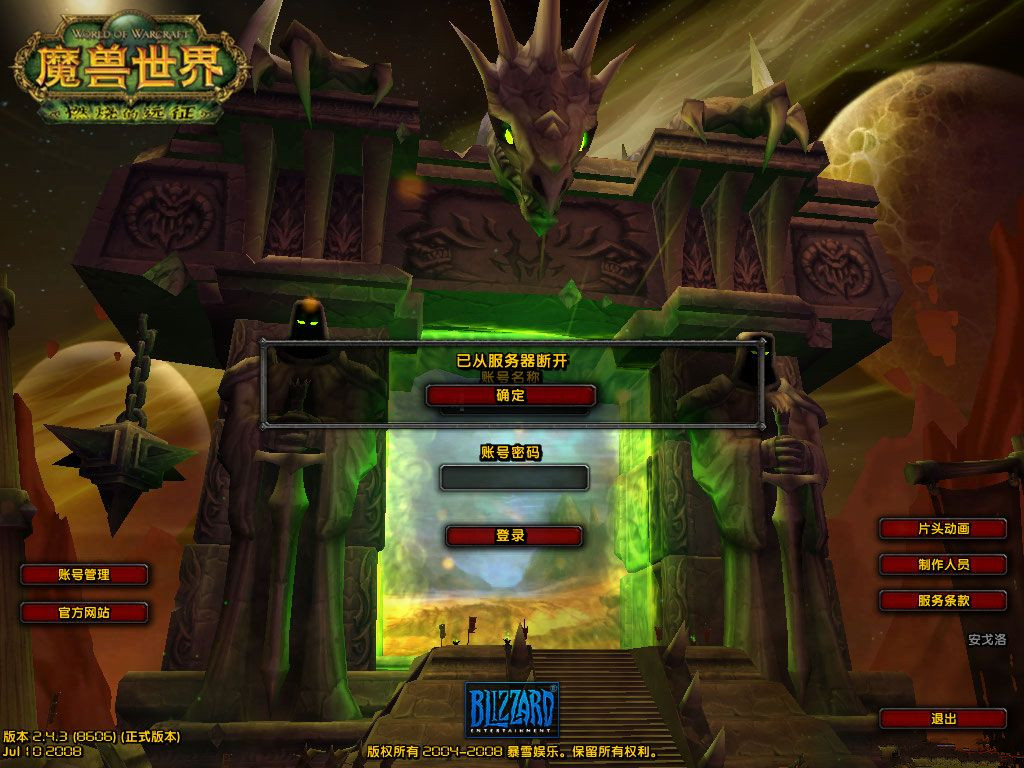
Task: Open 账号管理 account management
Action: point(84,574)
